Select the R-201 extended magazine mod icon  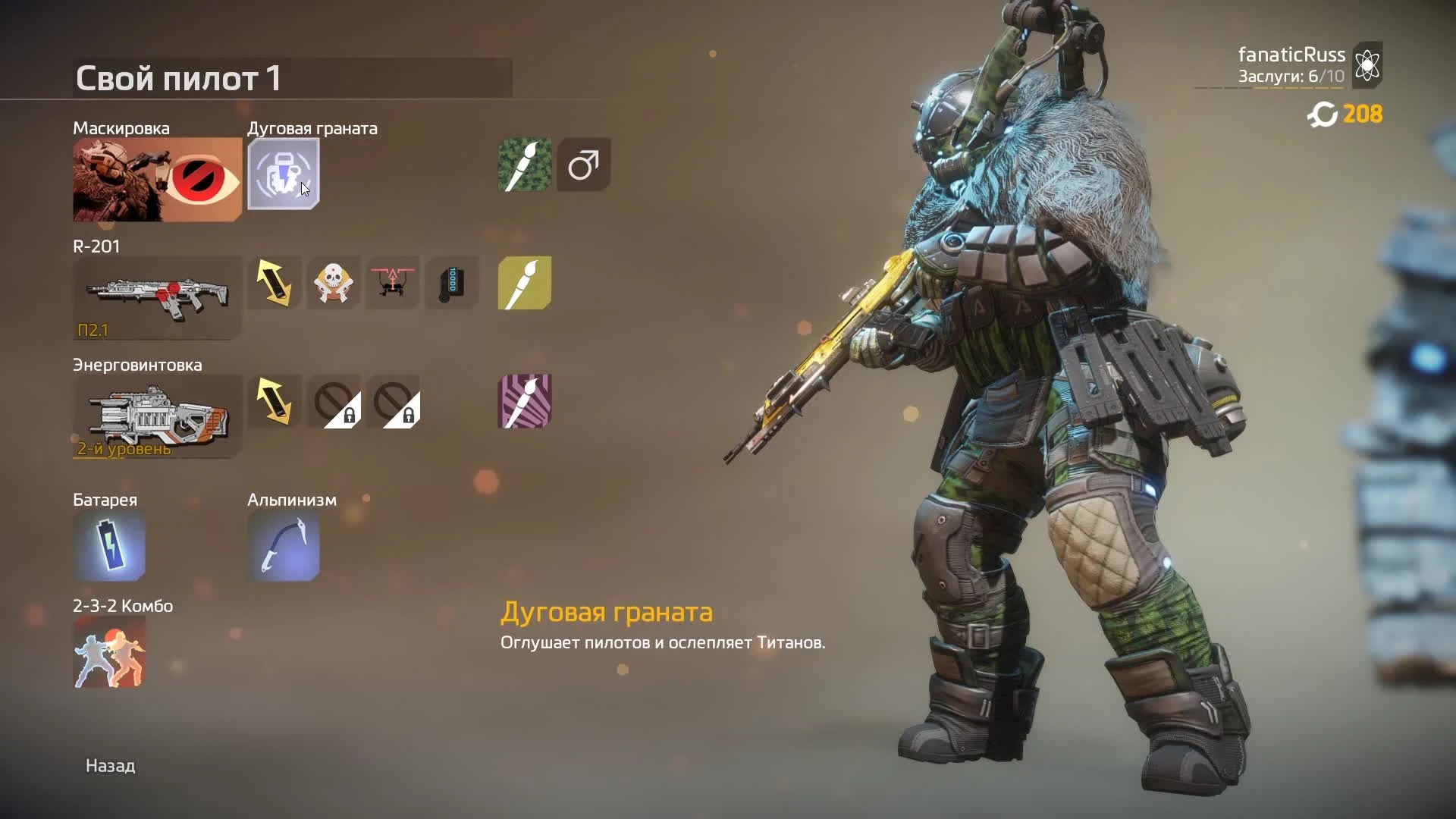[x=452, y=283]
